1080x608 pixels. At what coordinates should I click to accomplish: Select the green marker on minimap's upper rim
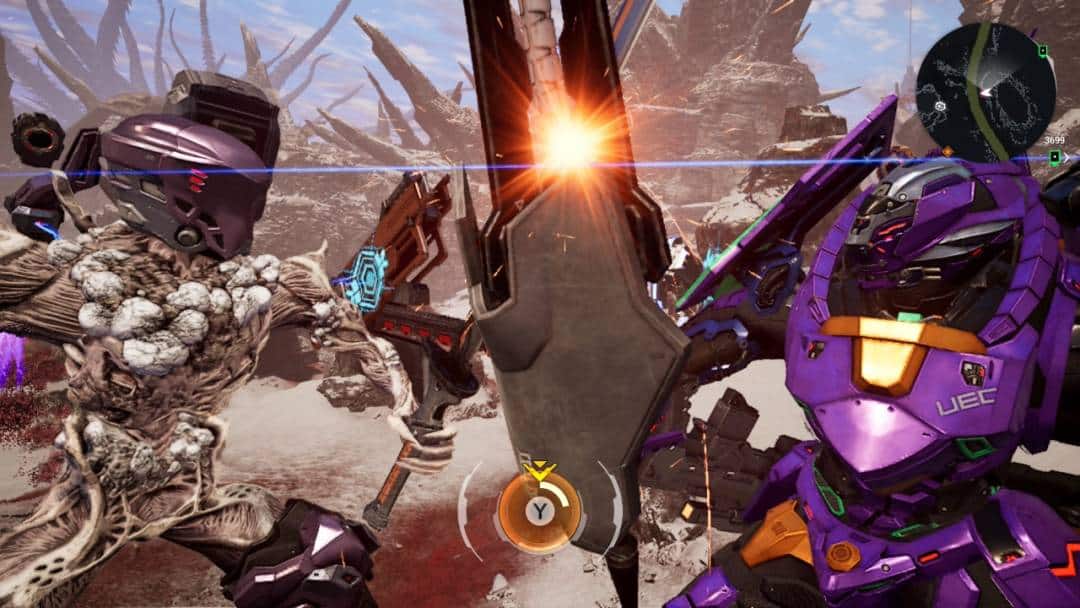click(1042, 50)
